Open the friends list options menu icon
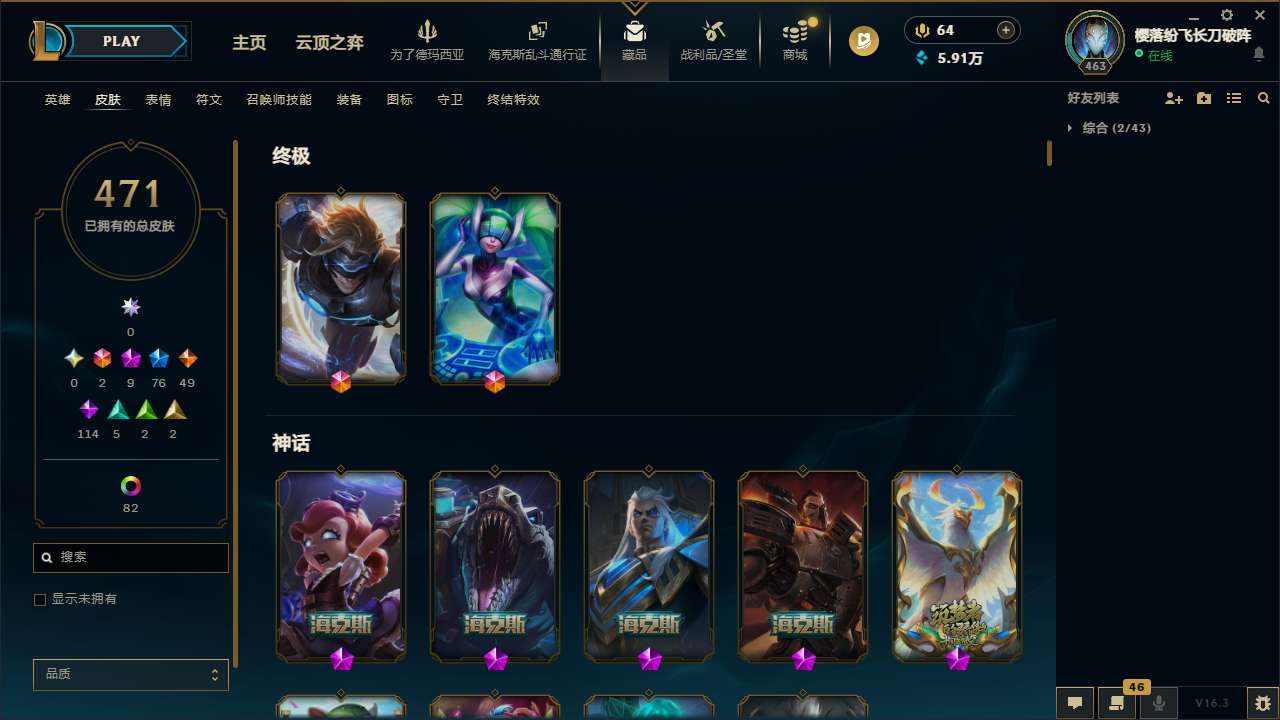 1234,98
